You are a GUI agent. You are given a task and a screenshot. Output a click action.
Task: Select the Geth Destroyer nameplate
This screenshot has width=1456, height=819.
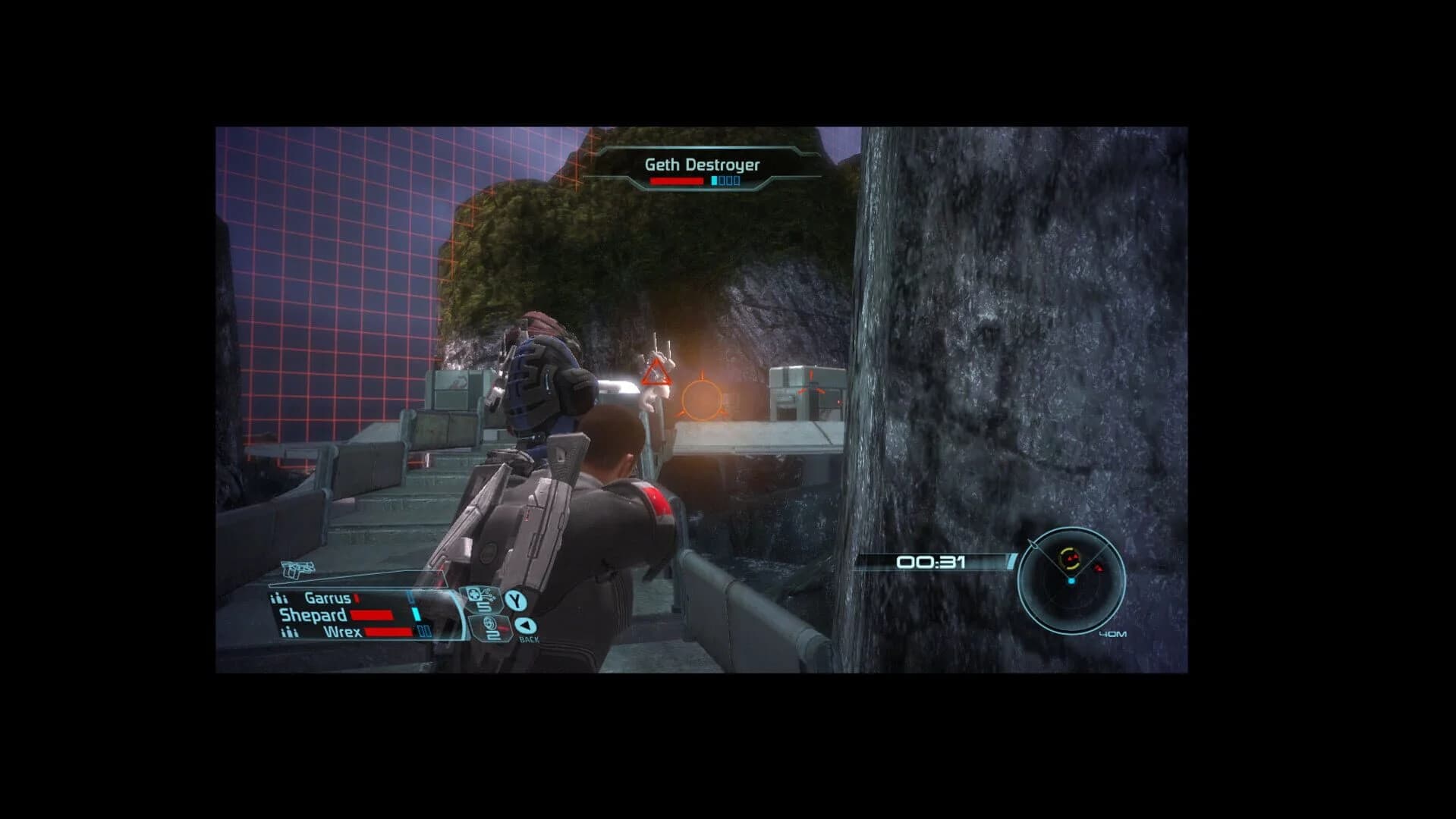point(702,164)
